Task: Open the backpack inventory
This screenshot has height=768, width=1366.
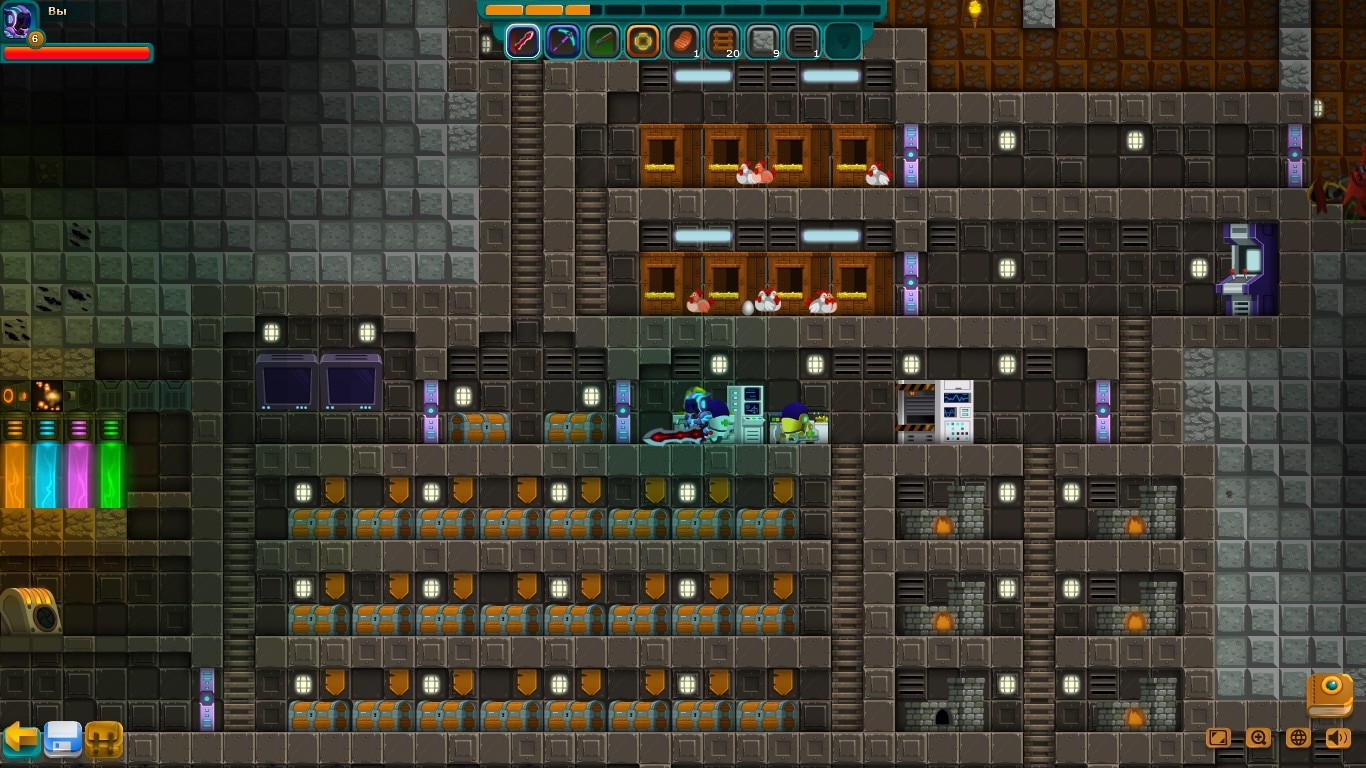Action: pyautogui.click(x=104, y=740)
